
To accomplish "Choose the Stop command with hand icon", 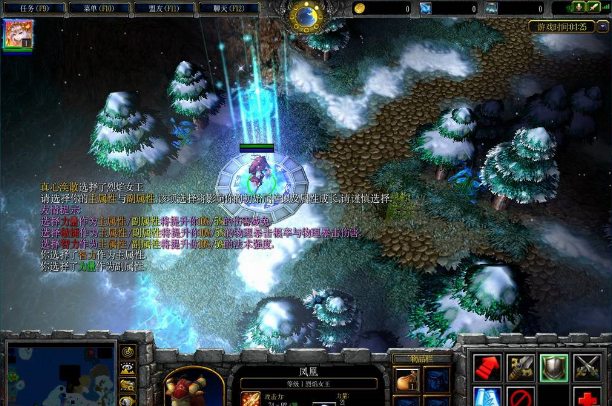I will pos(520,367).
